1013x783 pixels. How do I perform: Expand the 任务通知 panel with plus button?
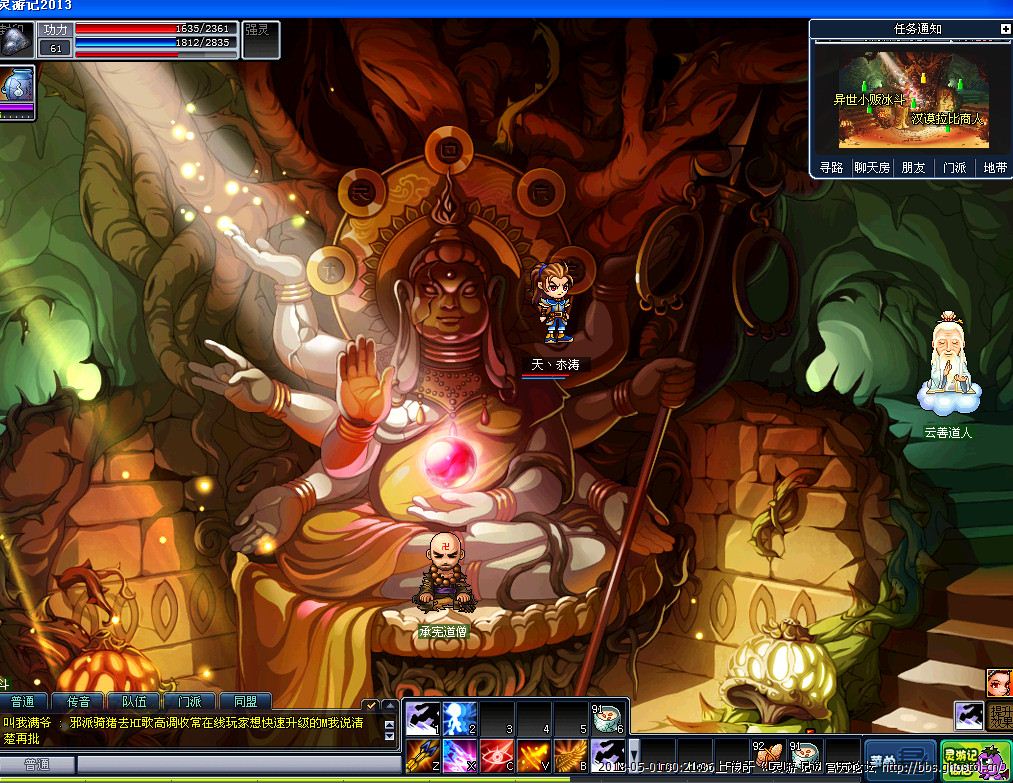[1005, 29]
